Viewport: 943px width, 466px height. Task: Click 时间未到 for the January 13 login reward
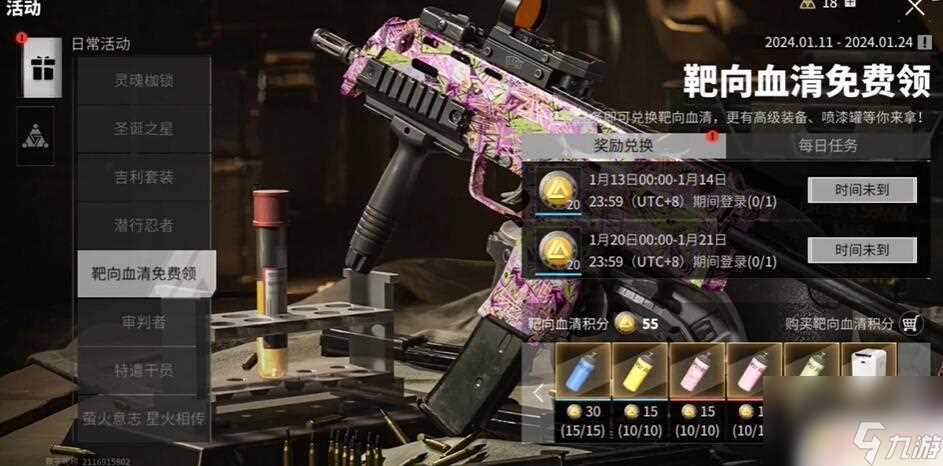pyautogui.click(x=848, y=189)
